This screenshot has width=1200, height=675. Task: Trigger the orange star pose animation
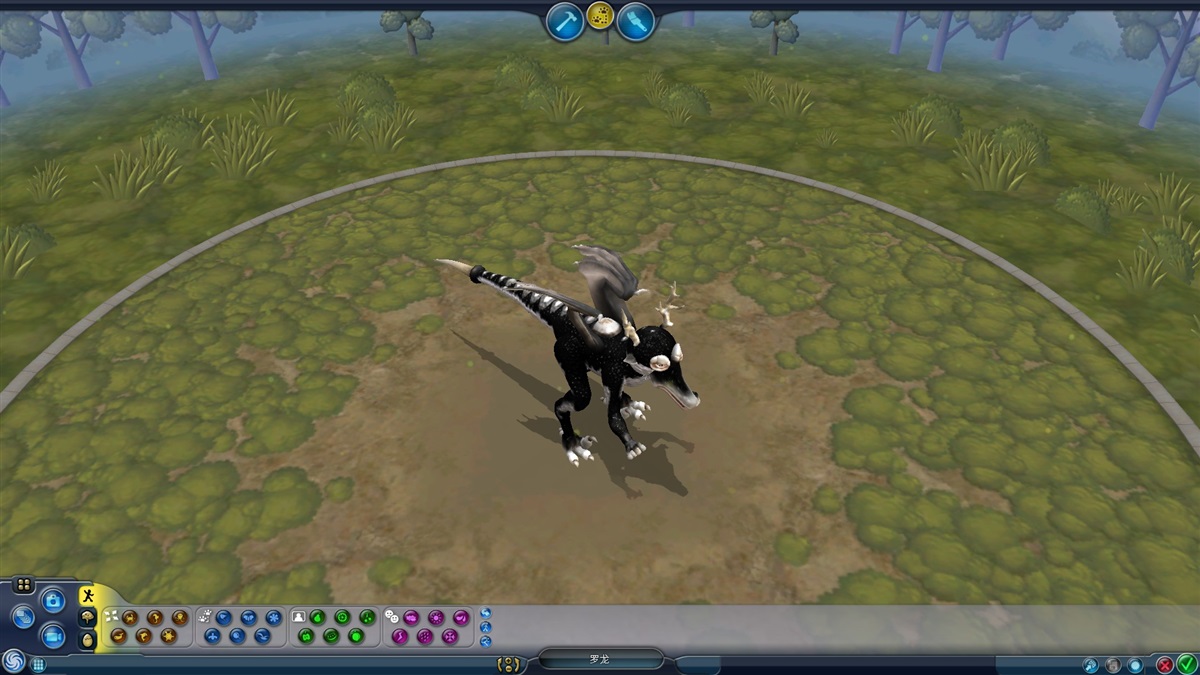tap(168, 635)
